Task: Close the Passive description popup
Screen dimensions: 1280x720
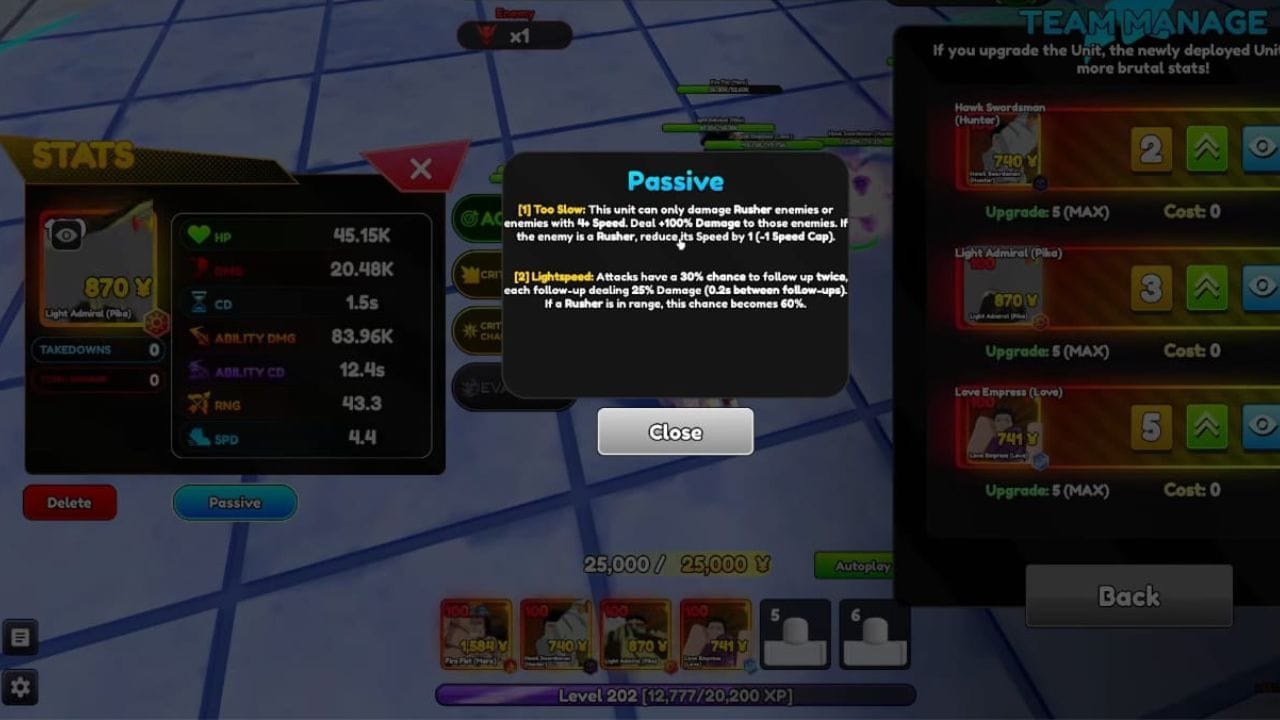Action: pyautogui.click(x=675, y=432)
